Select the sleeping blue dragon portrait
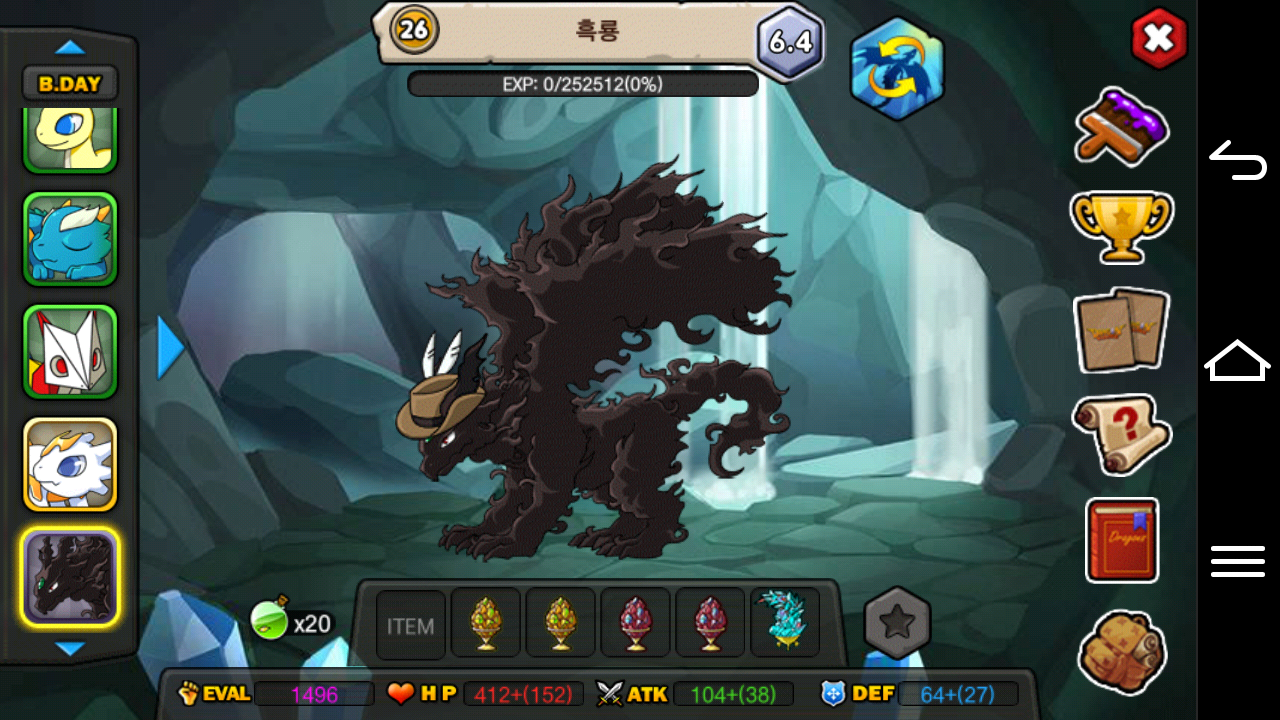The image size is (1280, 720). (x=70, y=239)
